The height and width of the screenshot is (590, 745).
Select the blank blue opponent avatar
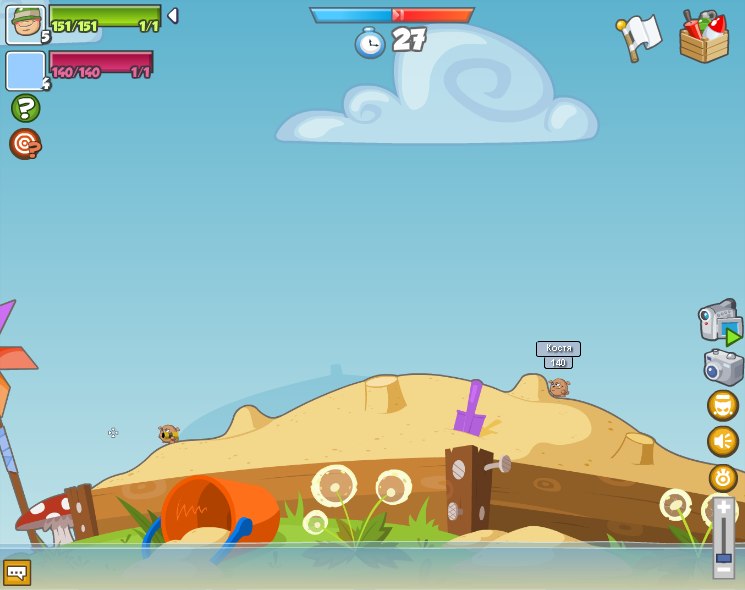coord(25,71)
